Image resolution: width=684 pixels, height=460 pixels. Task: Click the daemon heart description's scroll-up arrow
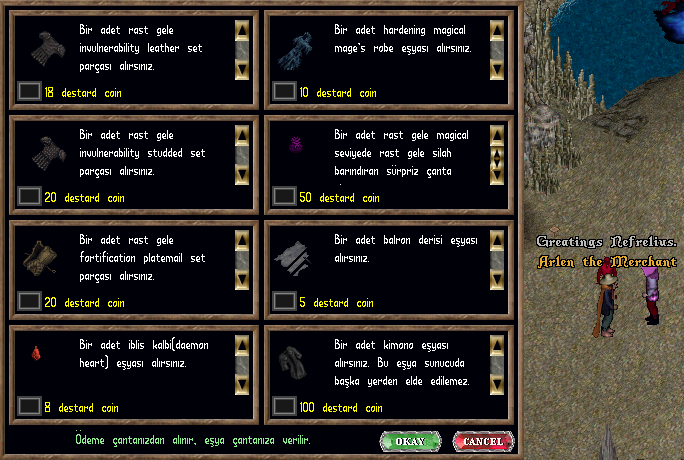point(242,345)
